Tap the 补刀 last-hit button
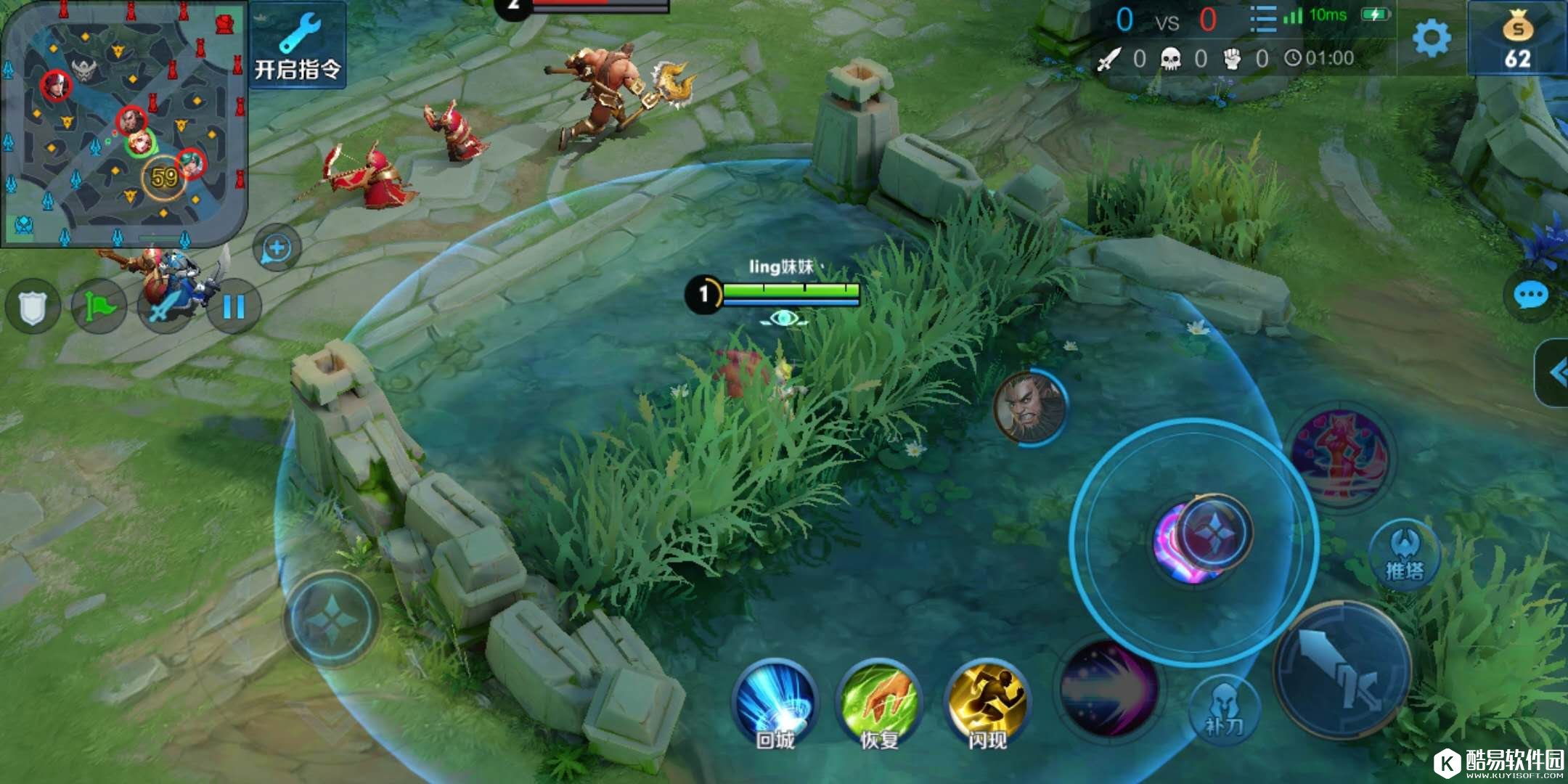 [1225, 709]
